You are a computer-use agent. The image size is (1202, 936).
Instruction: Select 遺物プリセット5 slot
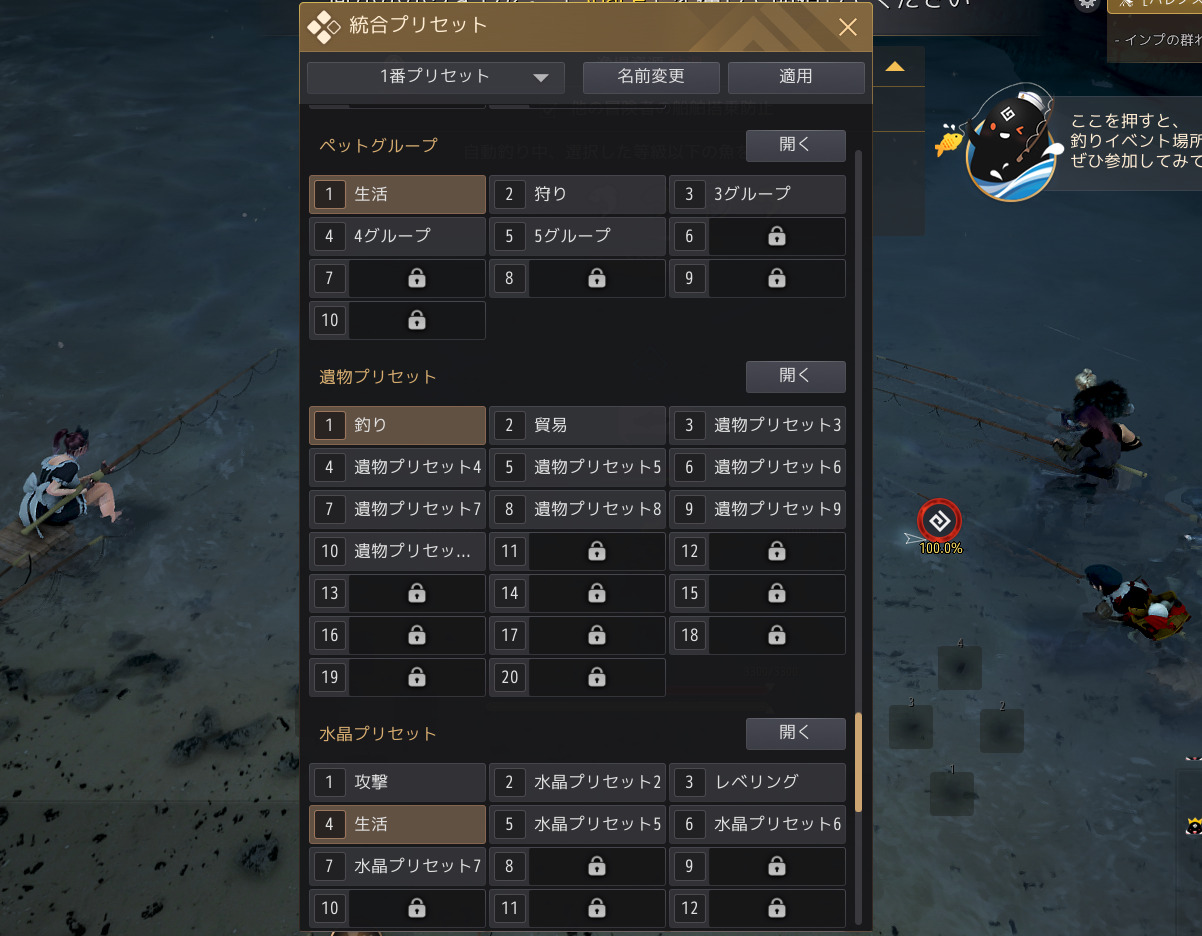[577, 467]
